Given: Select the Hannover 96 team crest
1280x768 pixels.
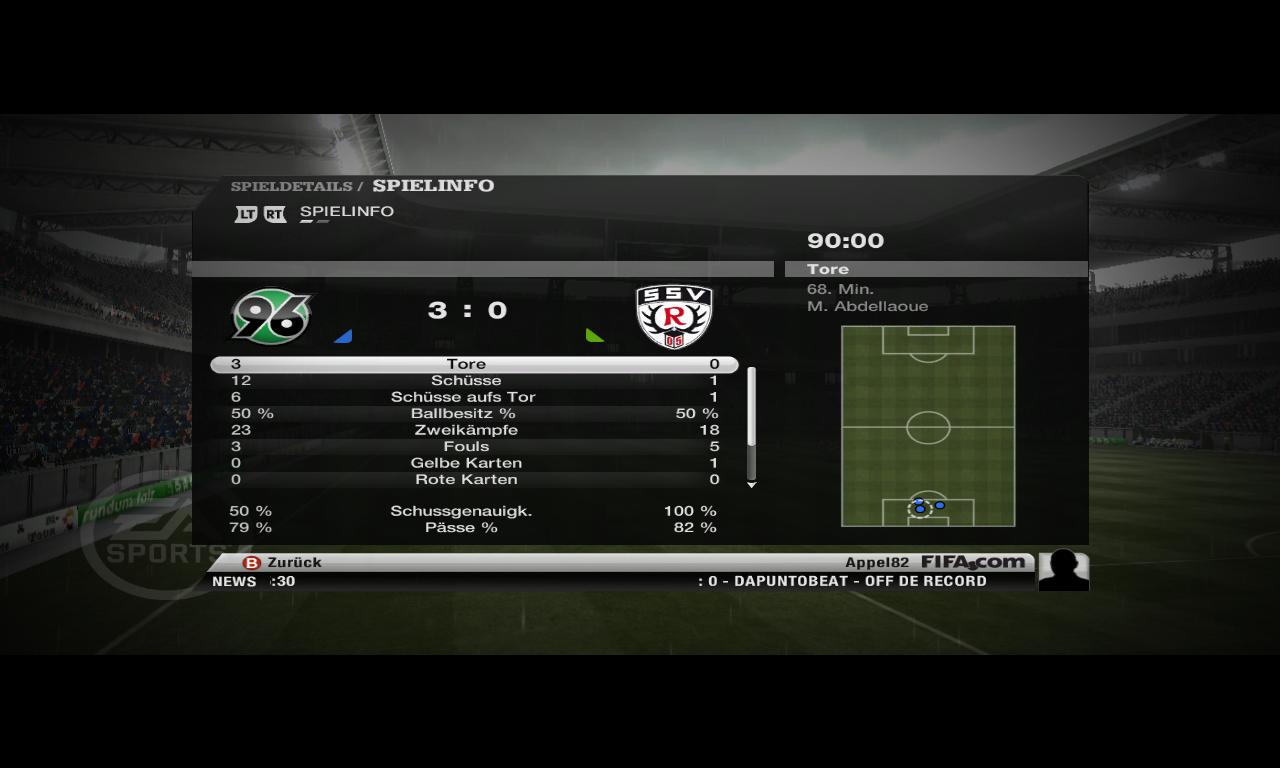Looking at the screenshot, I should (x=271, y=316).
